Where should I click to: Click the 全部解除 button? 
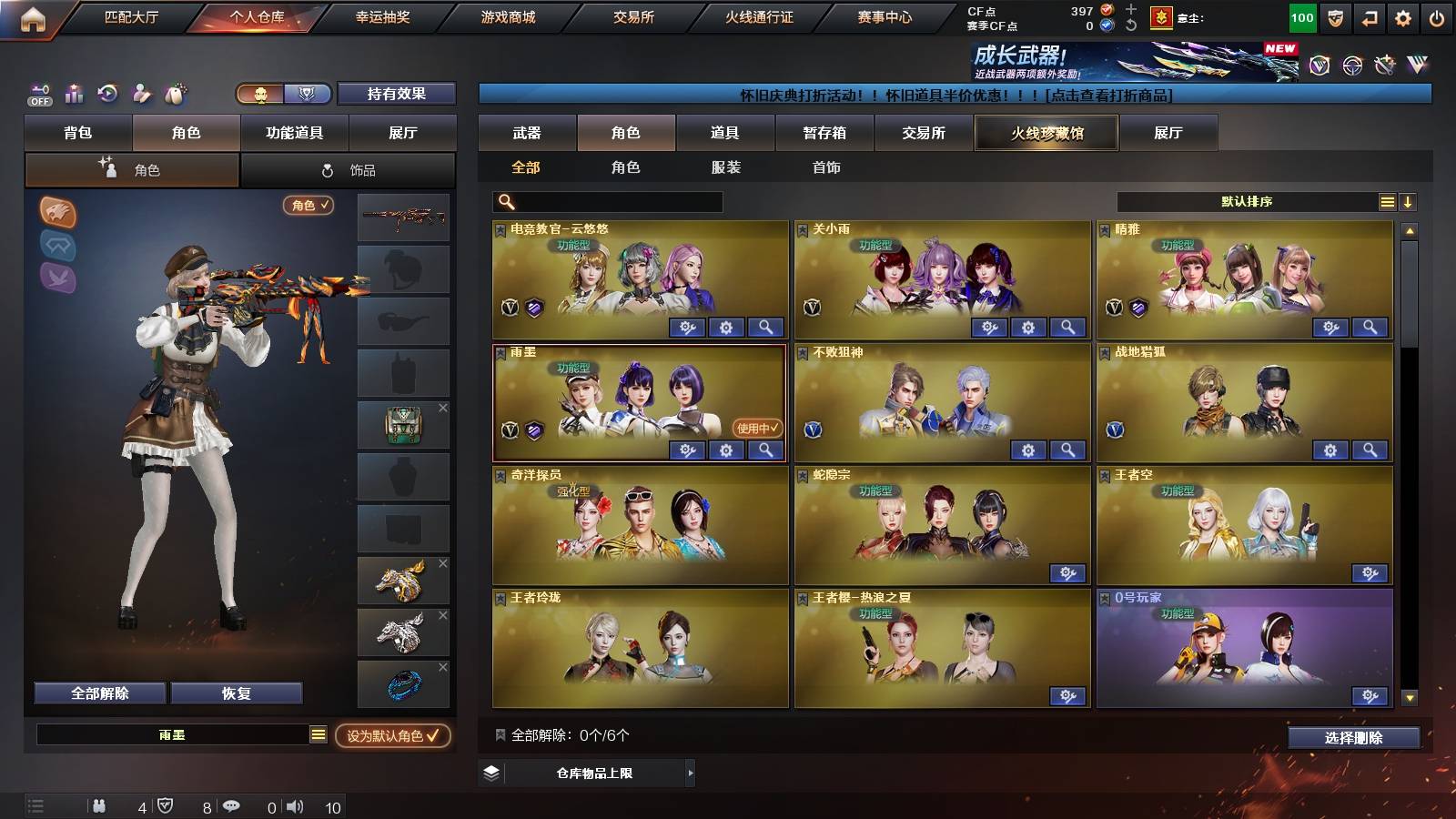(98, 693)
